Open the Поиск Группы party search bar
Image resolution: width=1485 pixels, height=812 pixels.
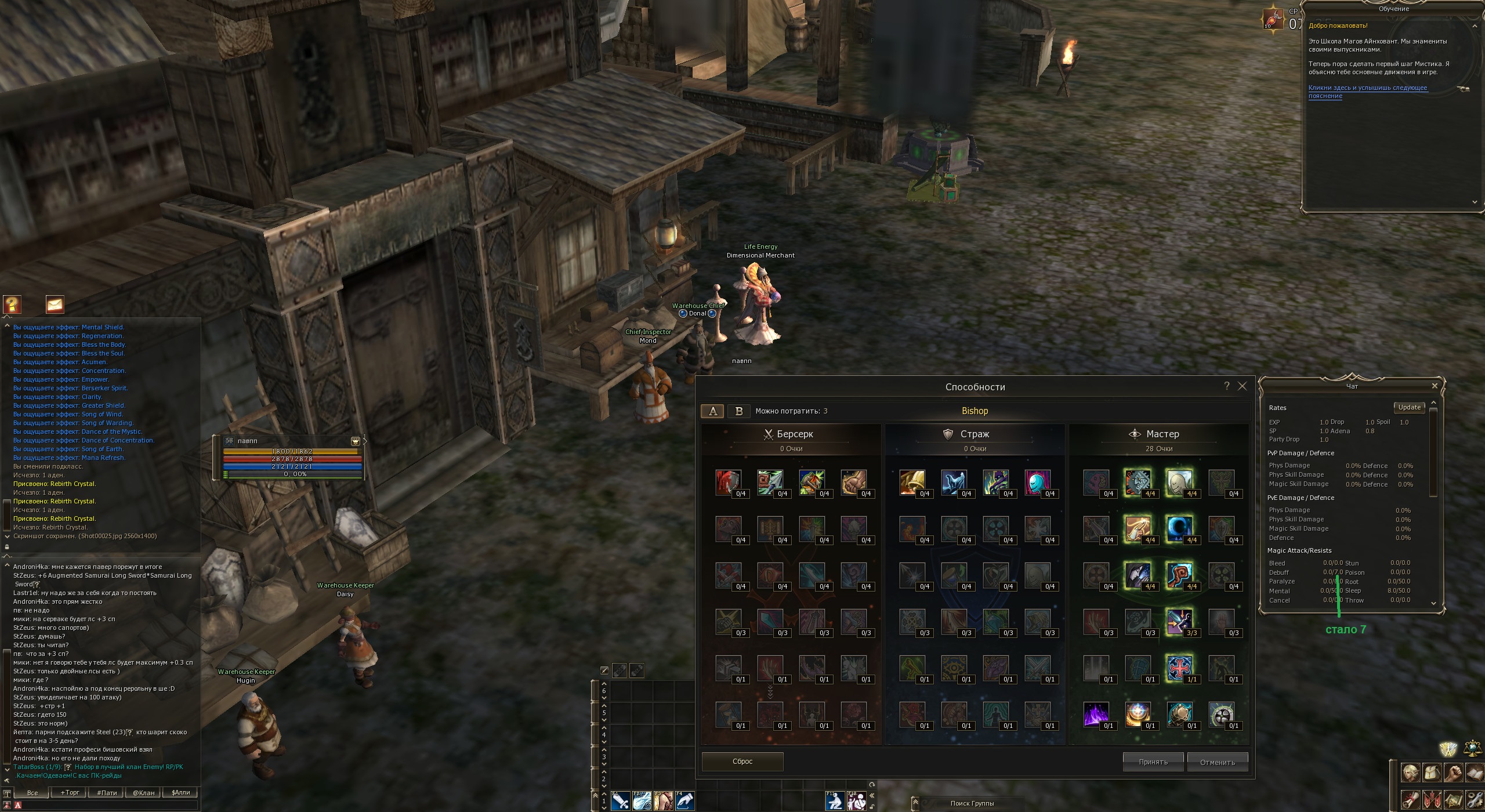[x=972, y=803]
